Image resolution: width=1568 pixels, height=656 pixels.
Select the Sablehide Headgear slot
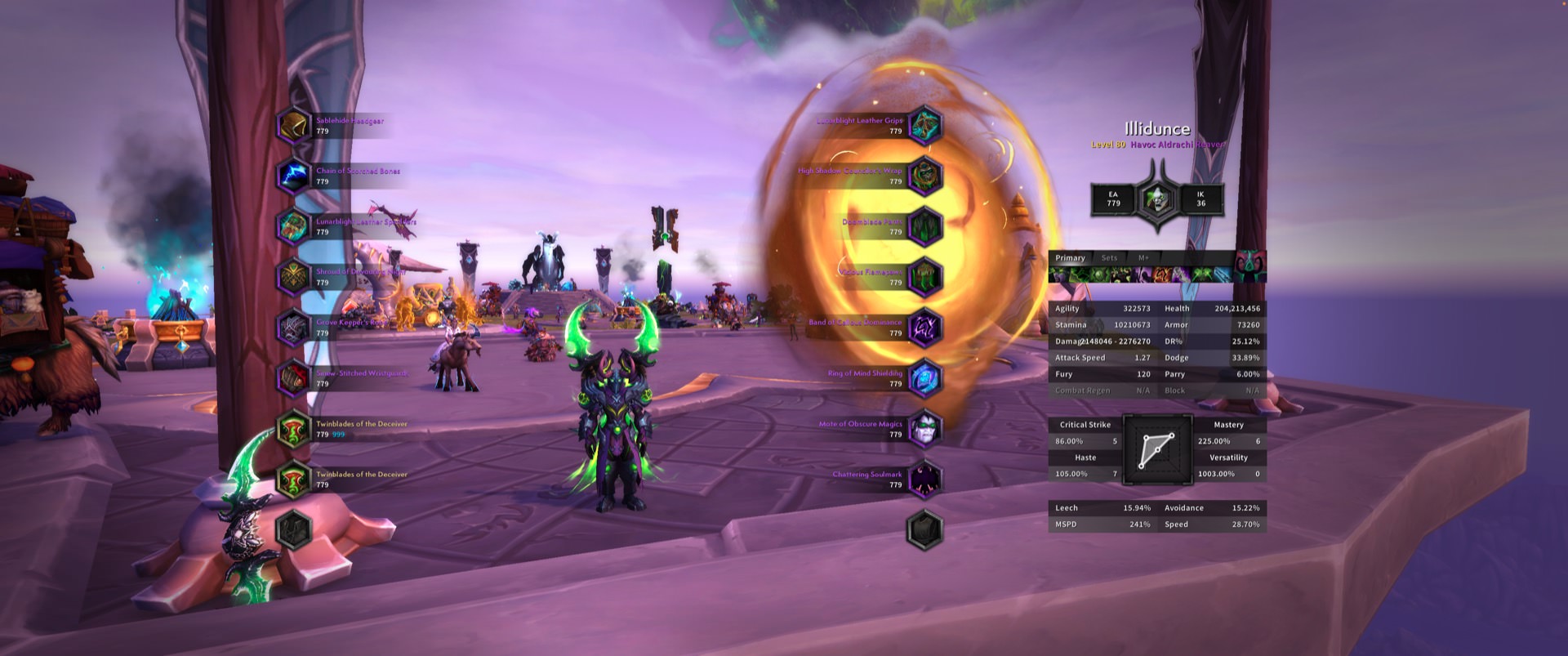pos(294,126)
